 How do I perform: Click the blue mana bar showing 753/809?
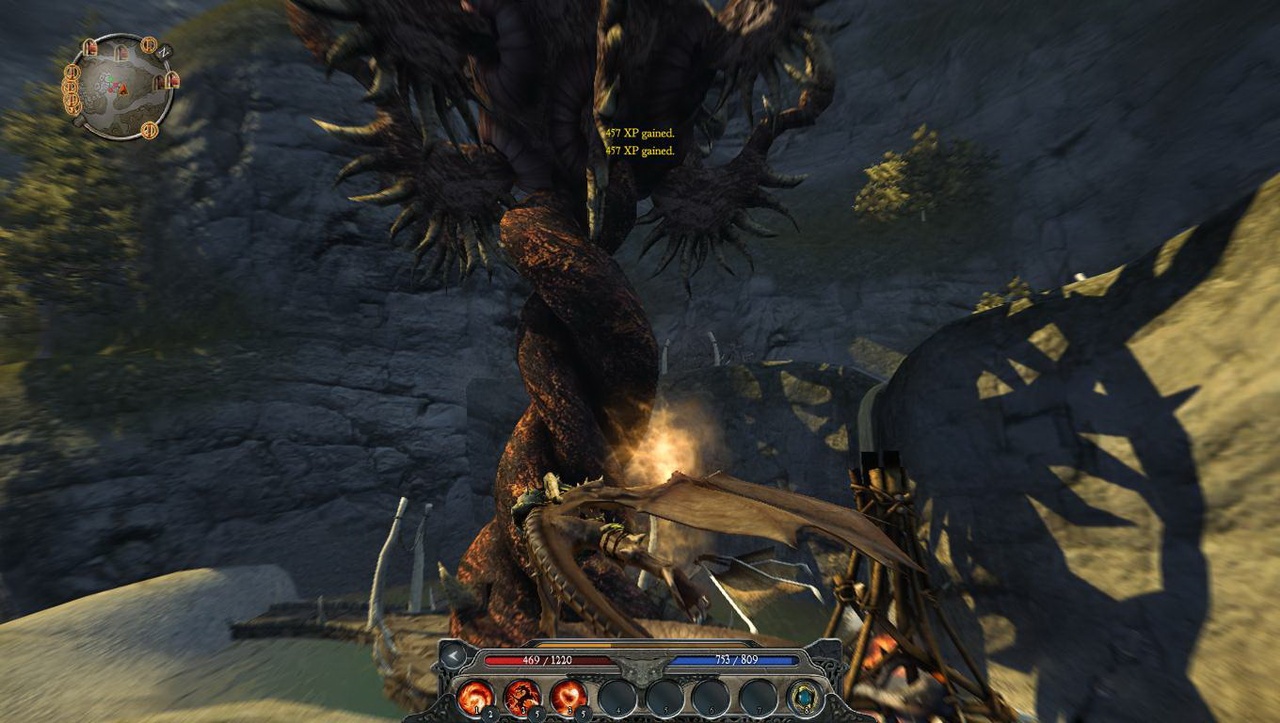pos(736,660)
